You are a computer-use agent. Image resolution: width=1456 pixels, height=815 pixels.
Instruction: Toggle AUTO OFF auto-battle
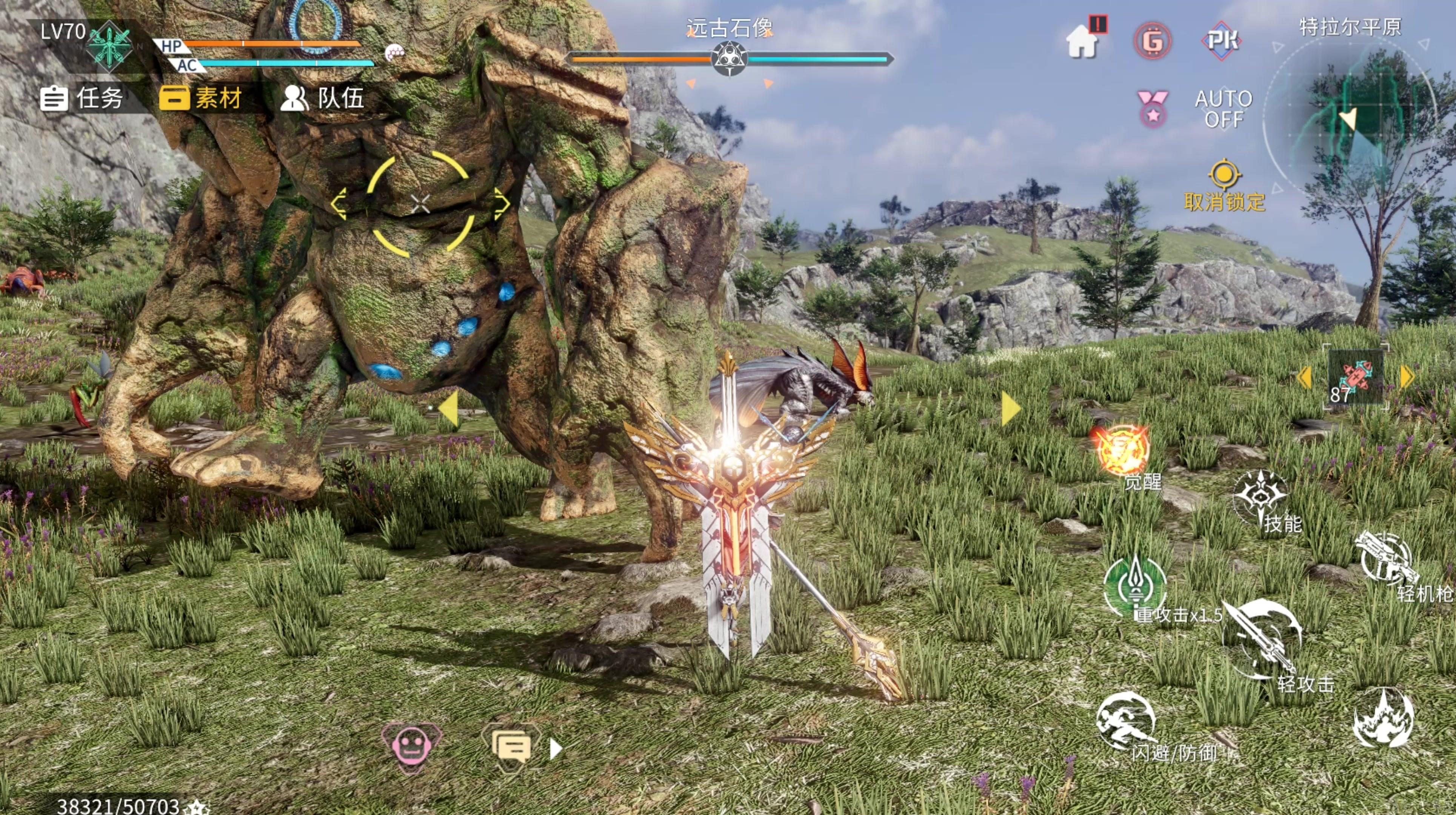click(x=1223, y=109)
